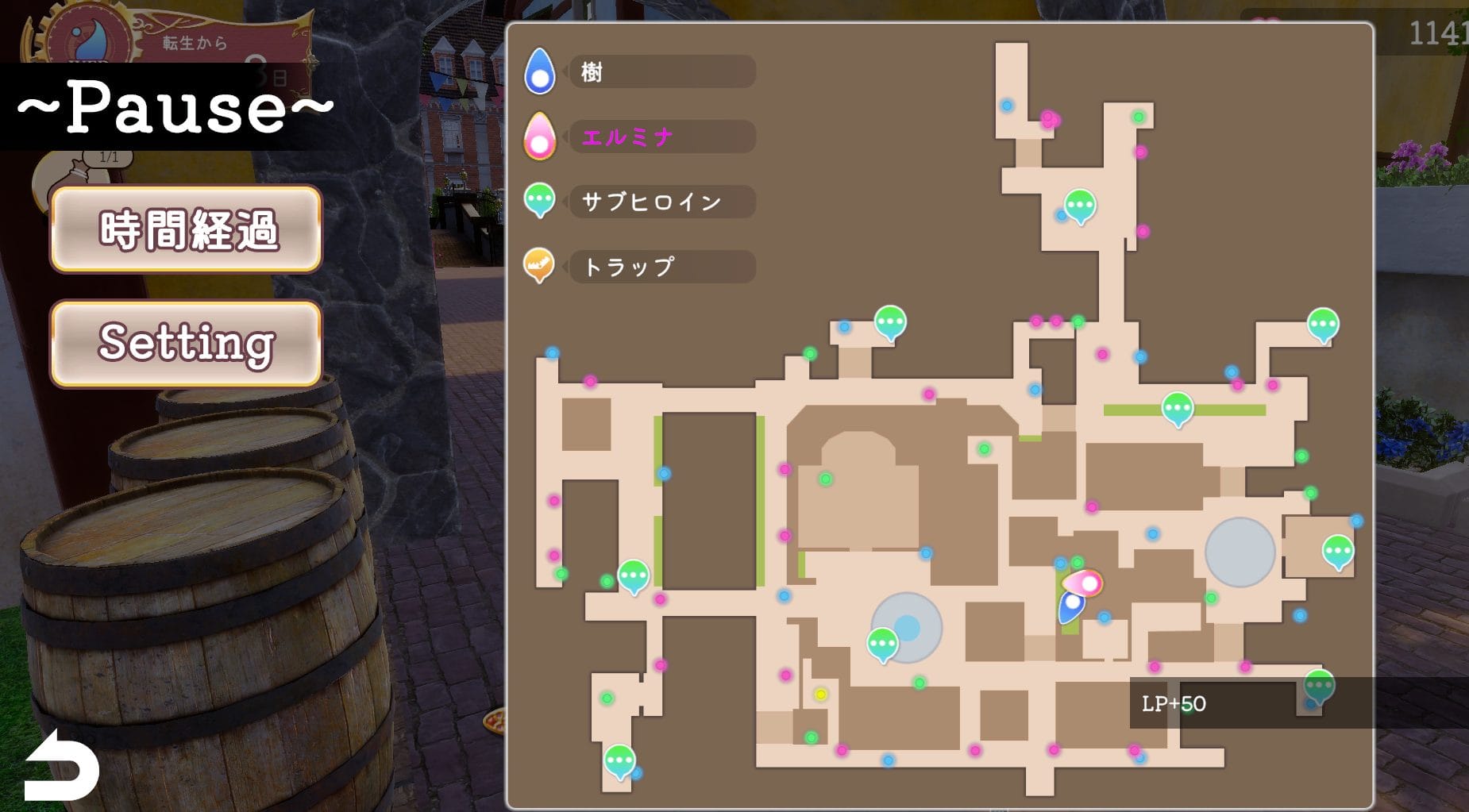The width and height of the screenshot is (1469, 812).
Task: Select the sub-heroine marker on the green hedge strip
Action: pos(1177,408)
